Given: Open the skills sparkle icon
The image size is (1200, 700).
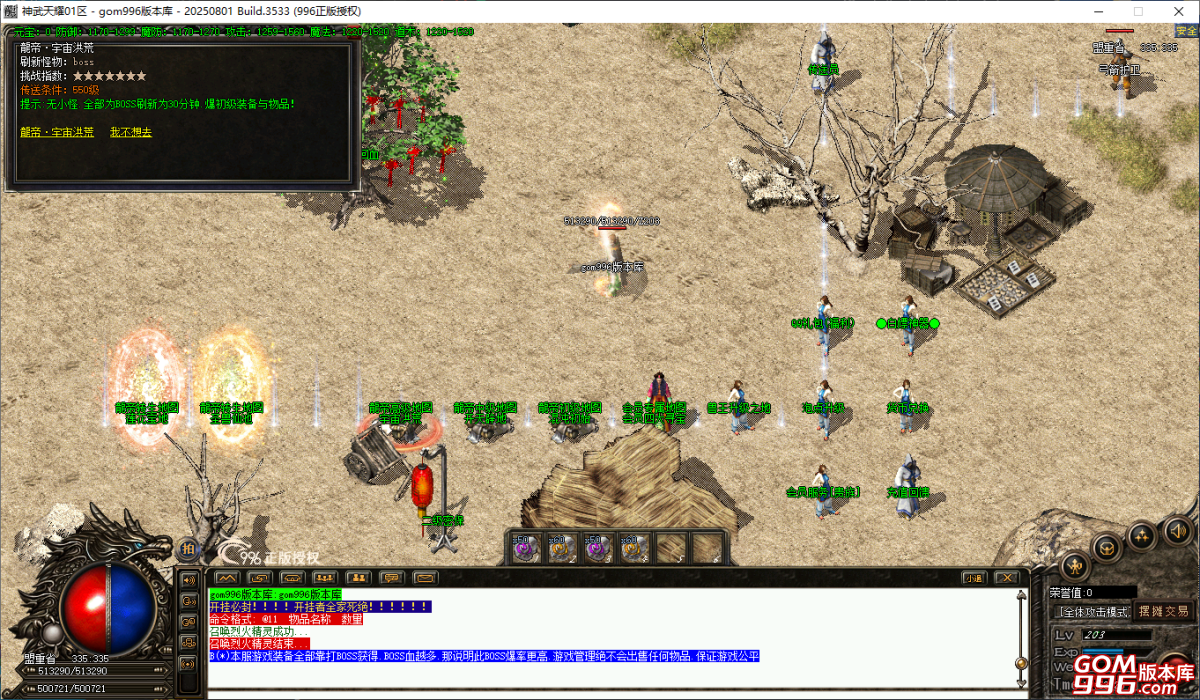Looking at the screenshot, I should pos(1142,535).
